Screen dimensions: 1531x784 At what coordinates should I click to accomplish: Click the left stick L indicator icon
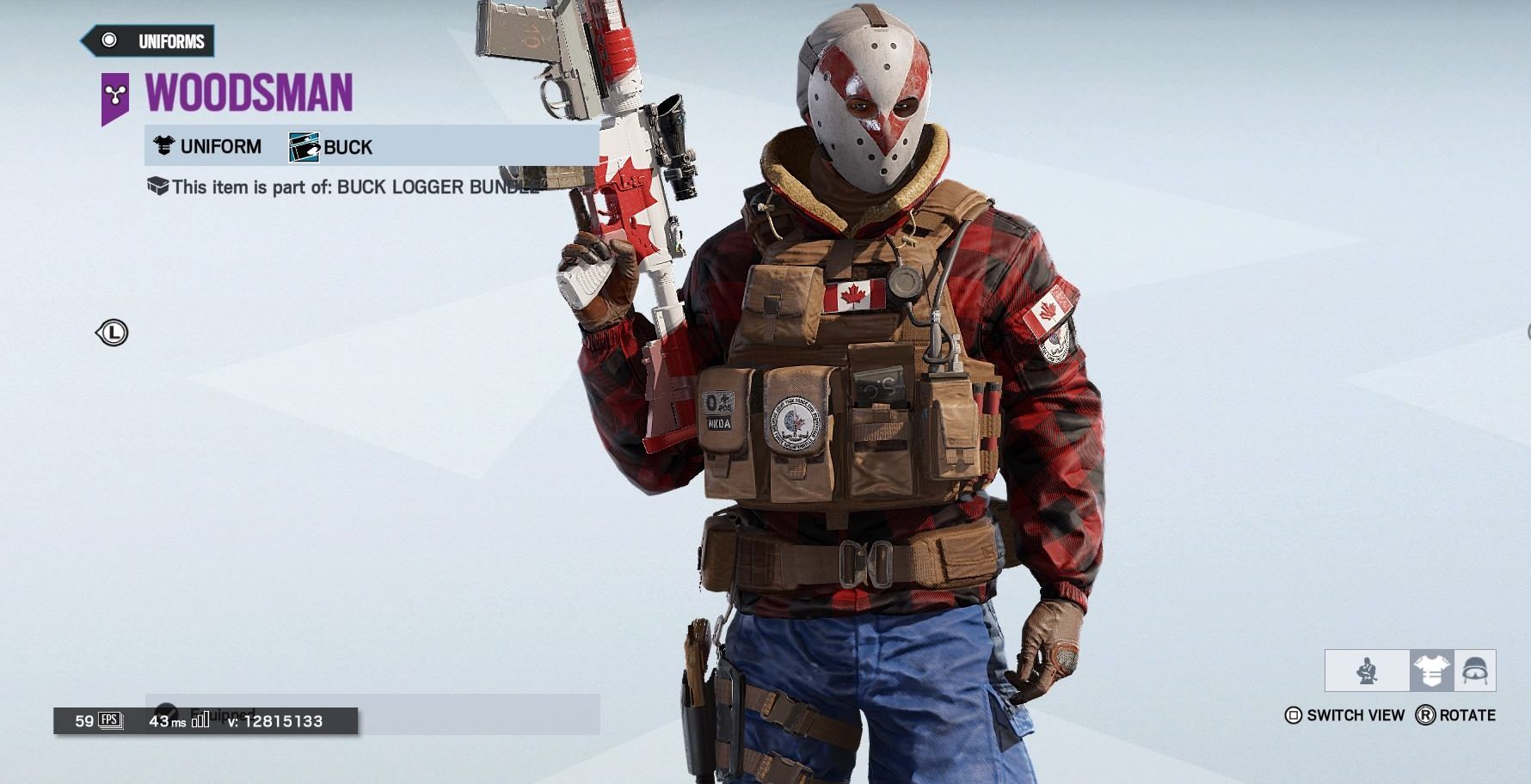pyautogui.click(x=114, y=334)
